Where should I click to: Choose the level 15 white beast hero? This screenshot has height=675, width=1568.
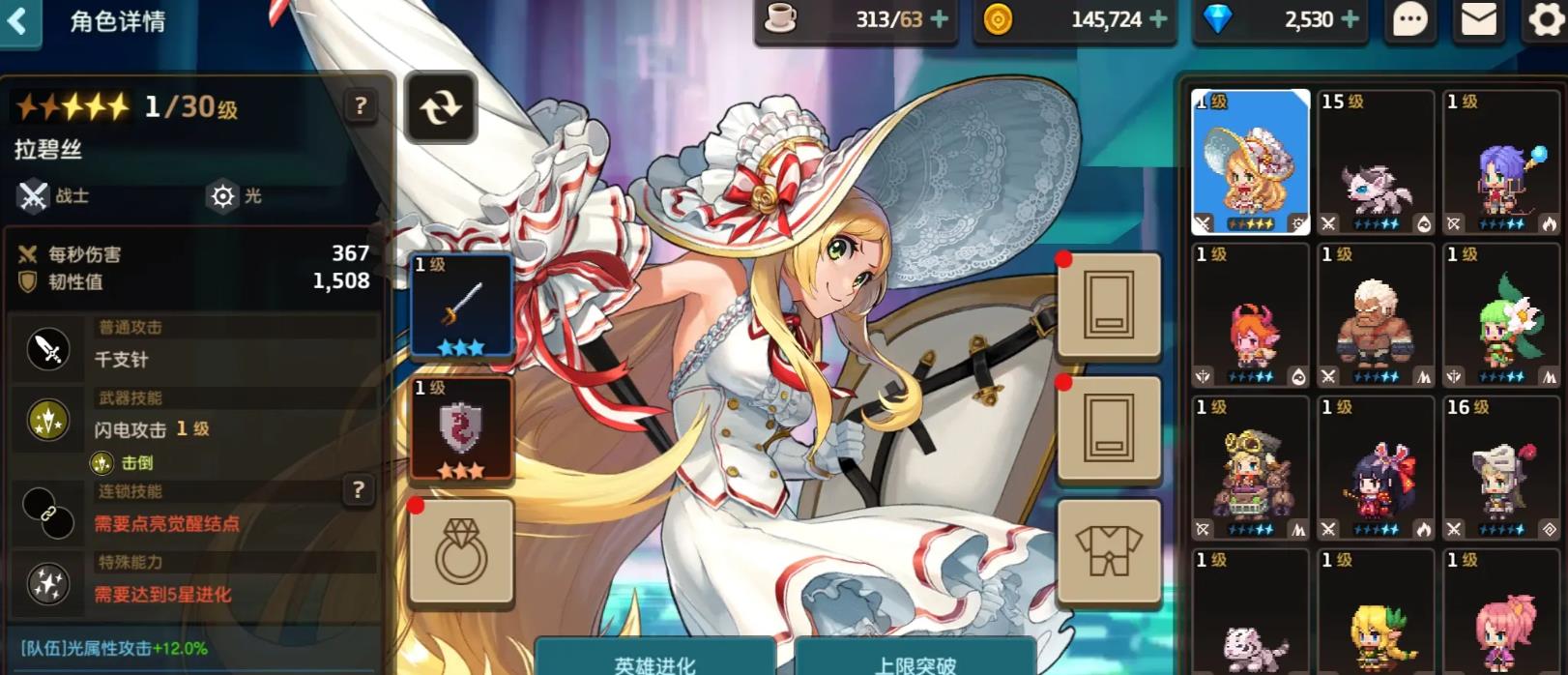pyautogui.click(x=1375, y=162)
